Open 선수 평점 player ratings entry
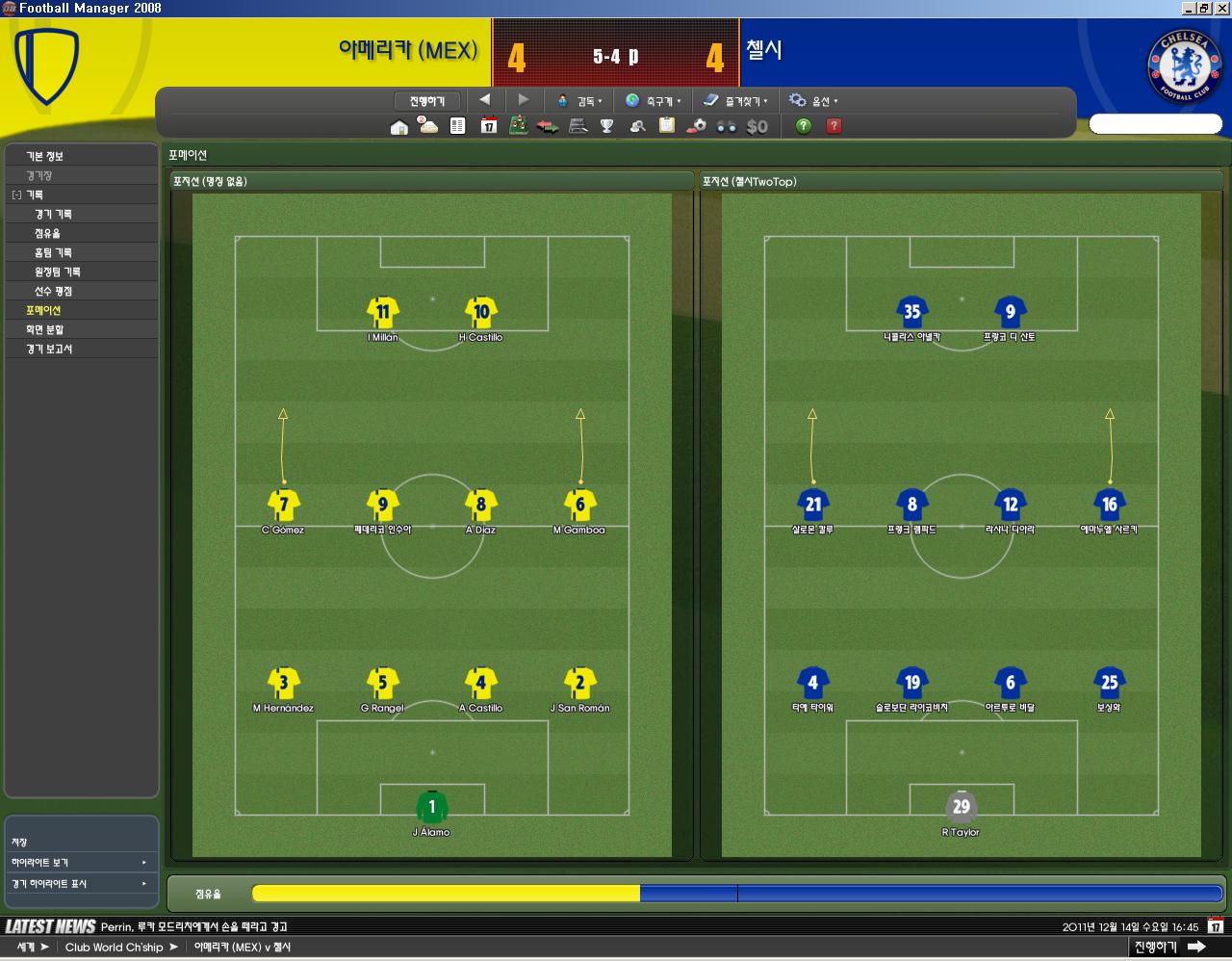The height and width of the screenshot is (961, 1232). 53,291
